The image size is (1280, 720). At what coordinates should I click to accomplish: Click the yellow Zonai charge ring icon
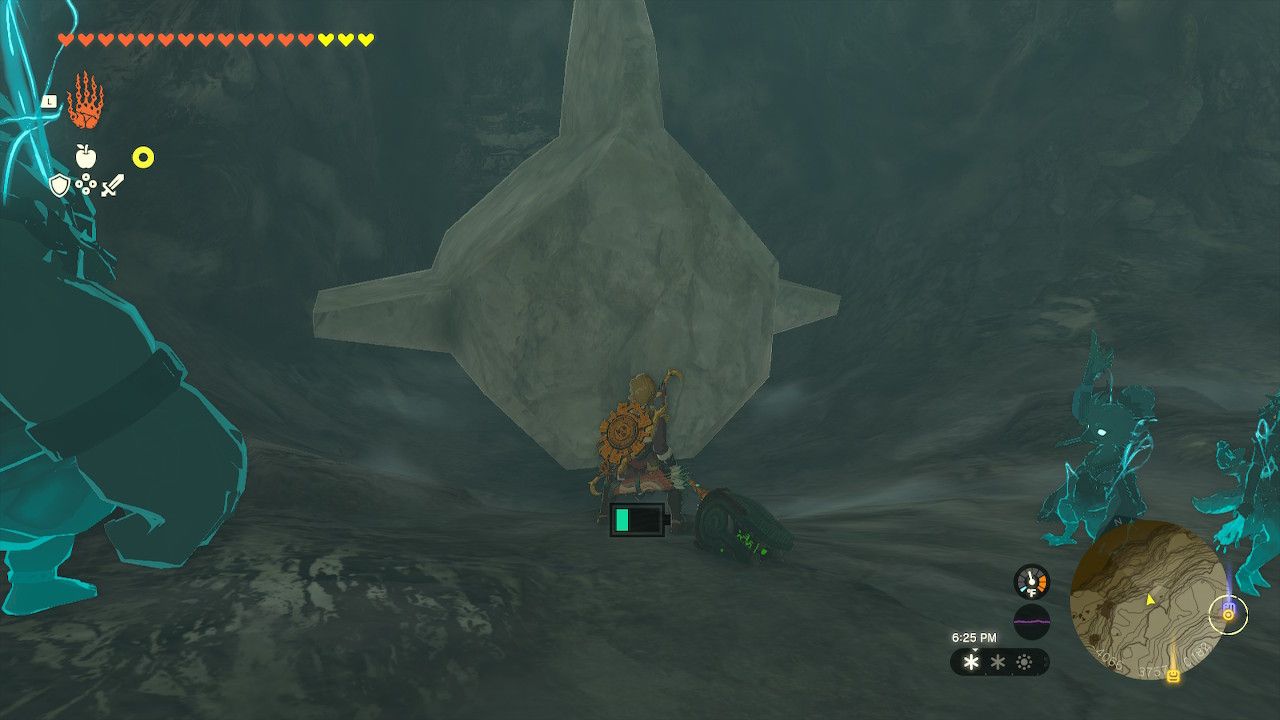[x=144, y=156]
